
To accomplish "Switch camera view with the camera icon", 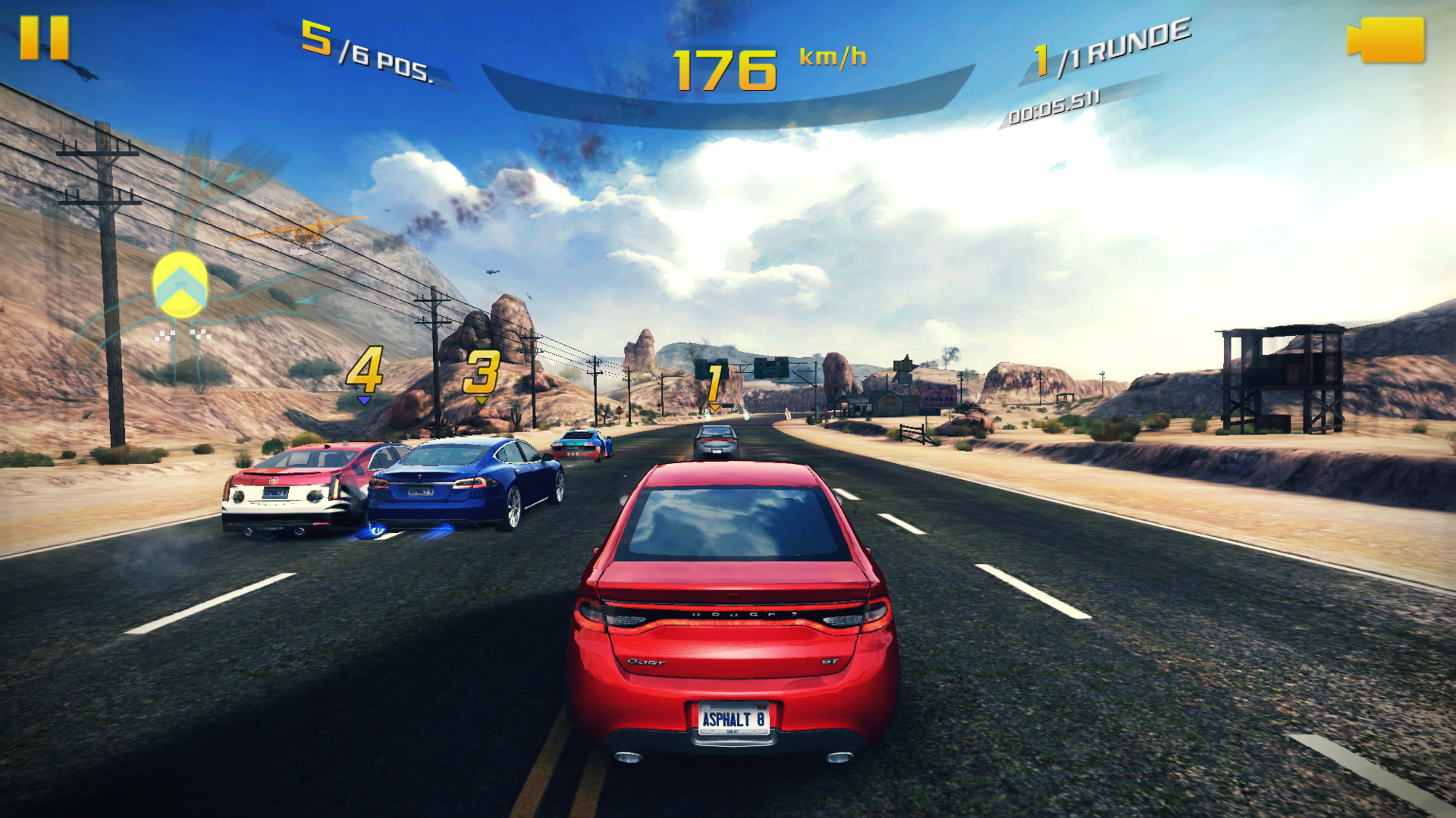I will [1386, 40].
